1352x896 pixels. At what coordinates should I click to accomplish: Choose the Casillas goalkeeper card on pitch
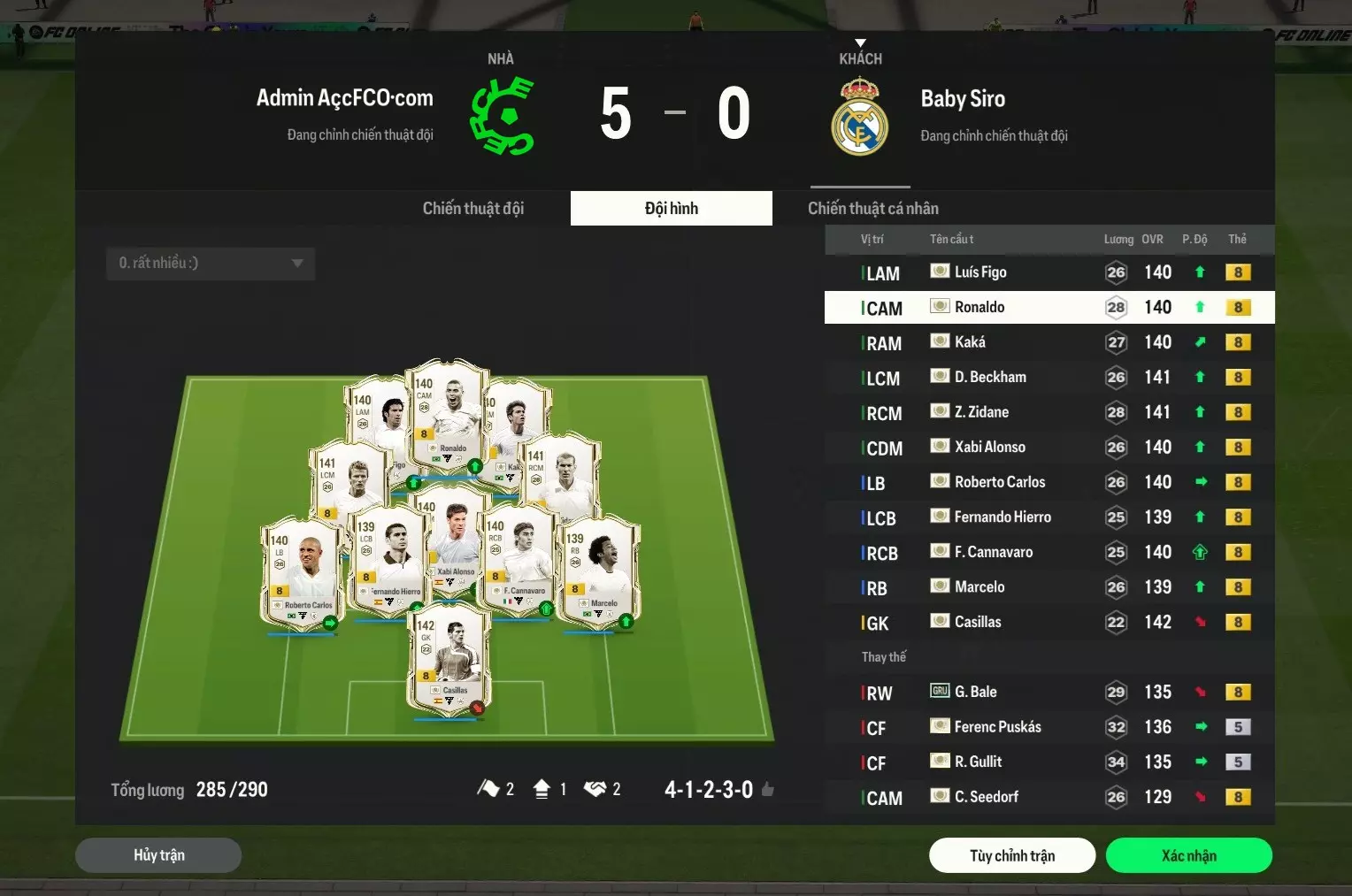click(x=449, y=659)
